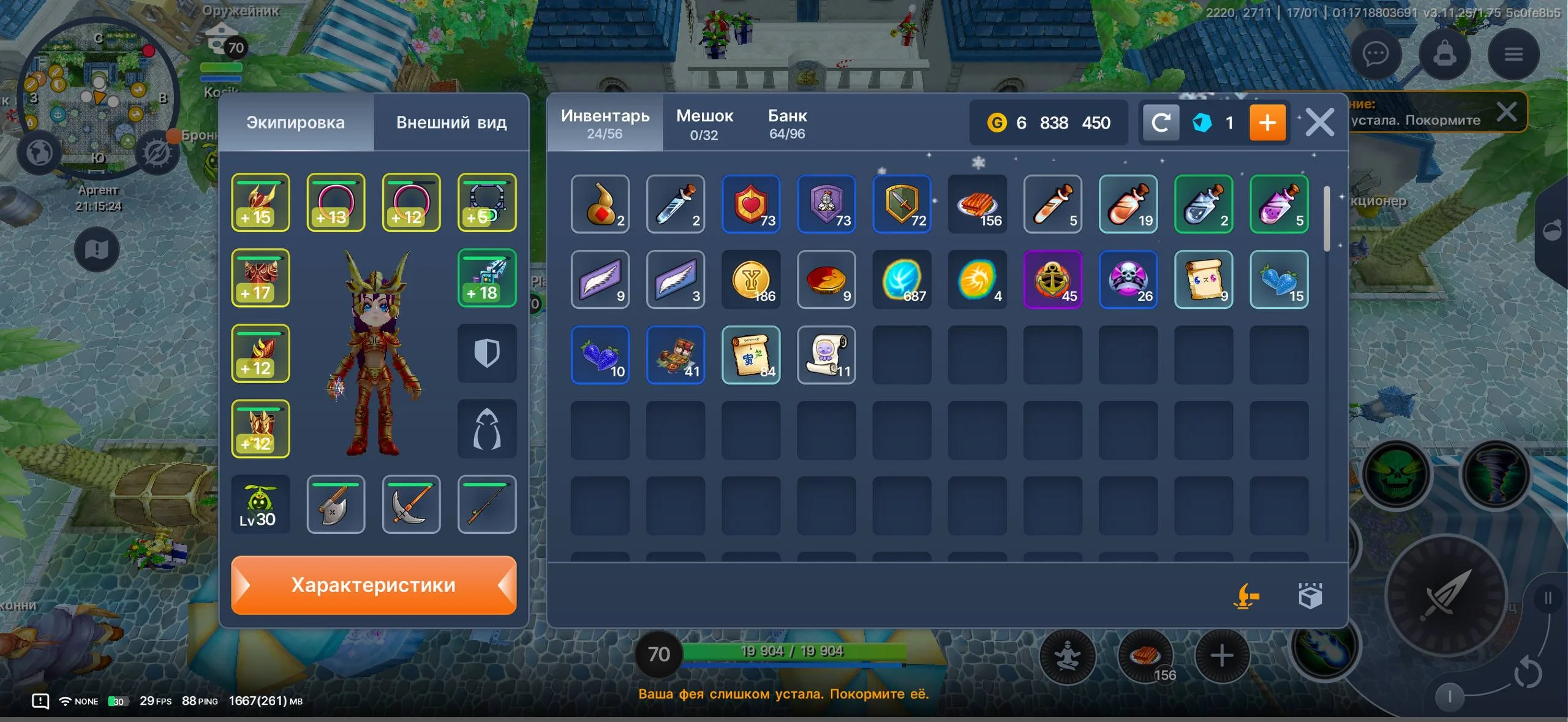Close the inventory window
Screen dimensions: 1568x722
click(x=1319, y=123)
